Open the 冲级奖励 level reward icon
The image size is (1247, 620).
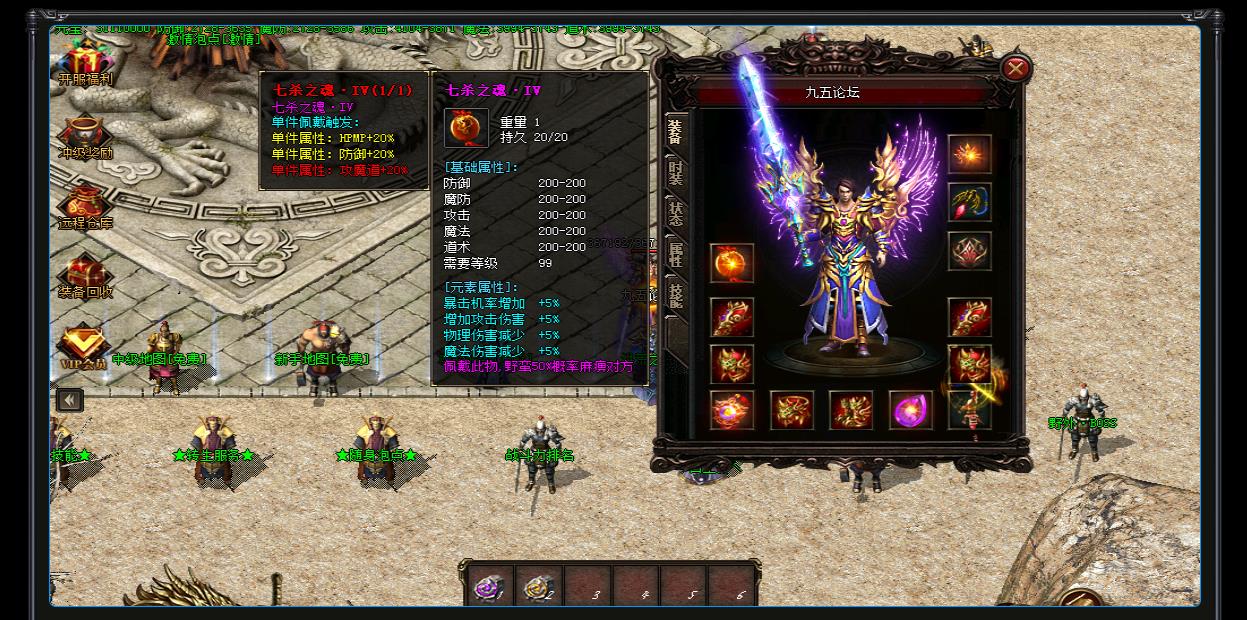coord(85,137)
